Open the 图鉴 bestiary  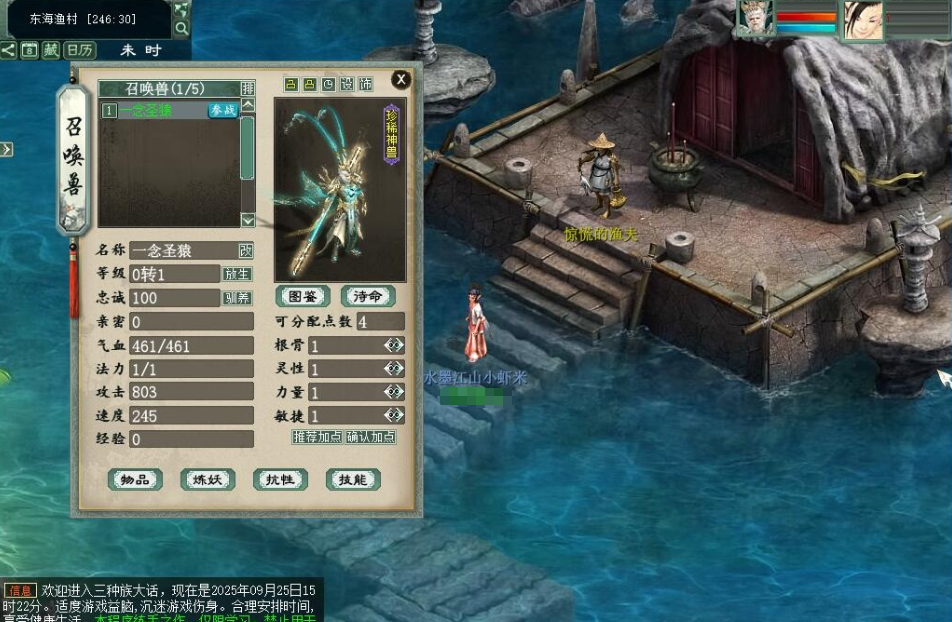303,297
